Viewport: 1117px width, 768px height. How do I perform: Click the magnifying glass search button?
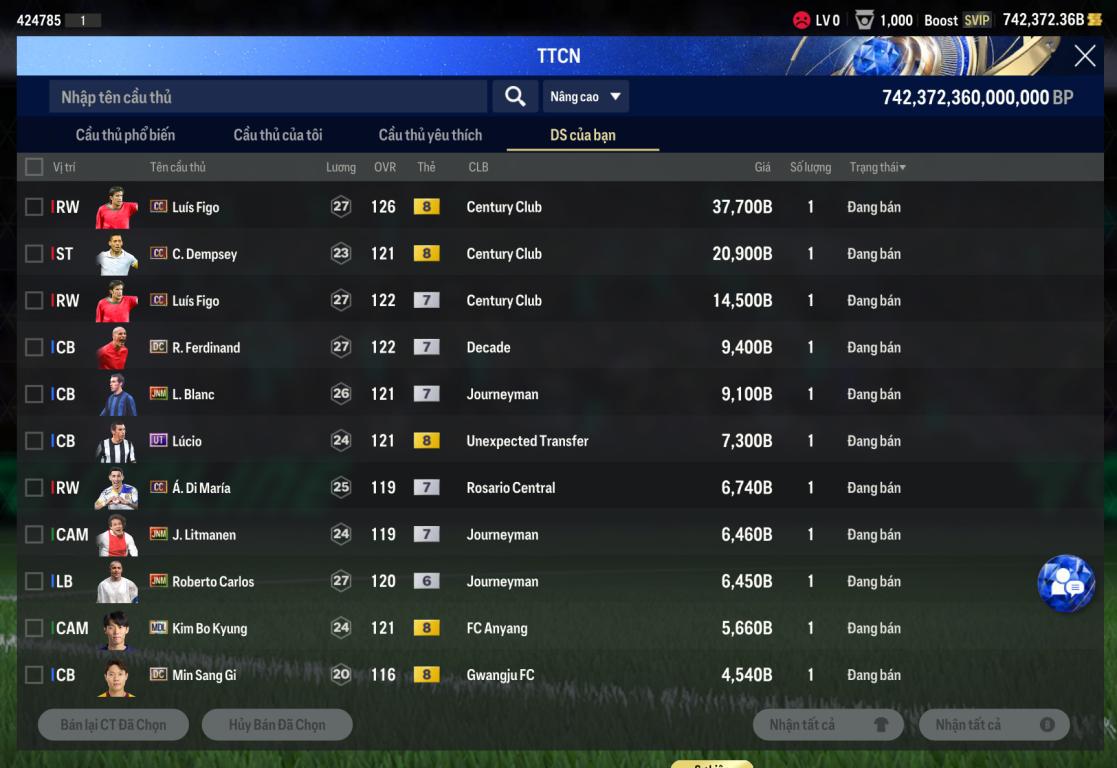(x=515, y=96)
